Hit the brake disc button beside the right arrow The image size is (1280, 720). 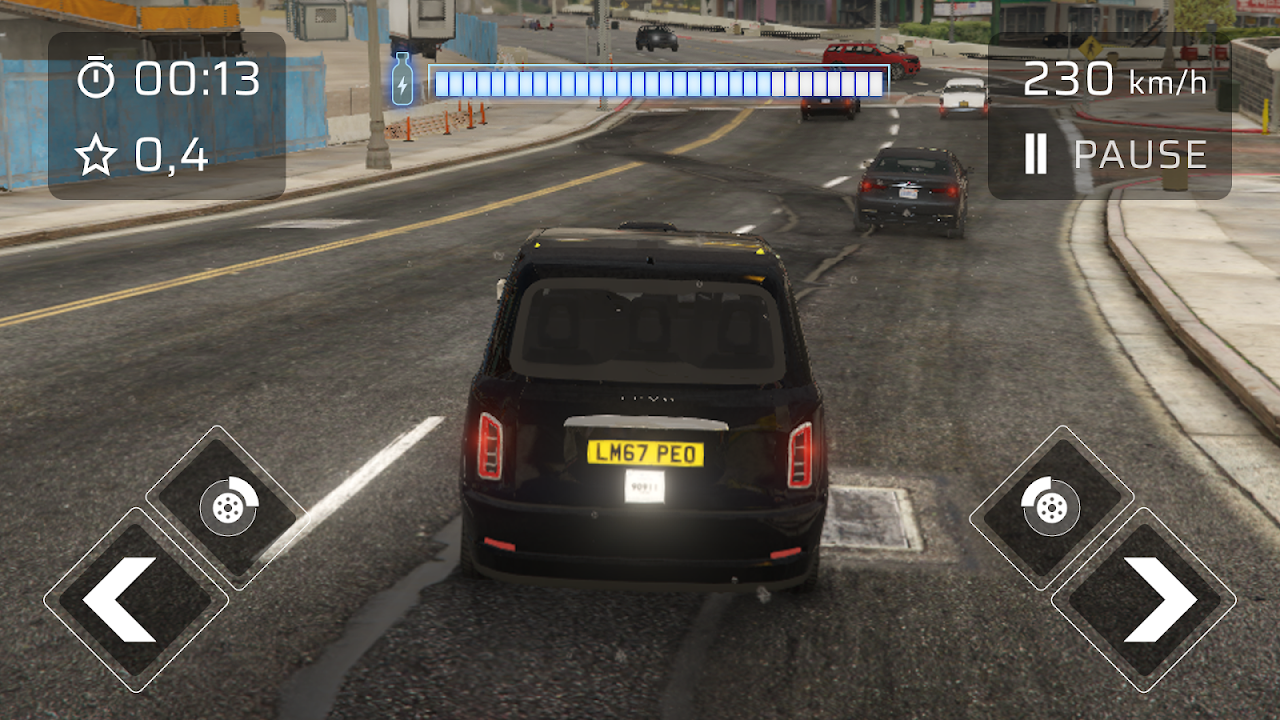pos(1051,507)
